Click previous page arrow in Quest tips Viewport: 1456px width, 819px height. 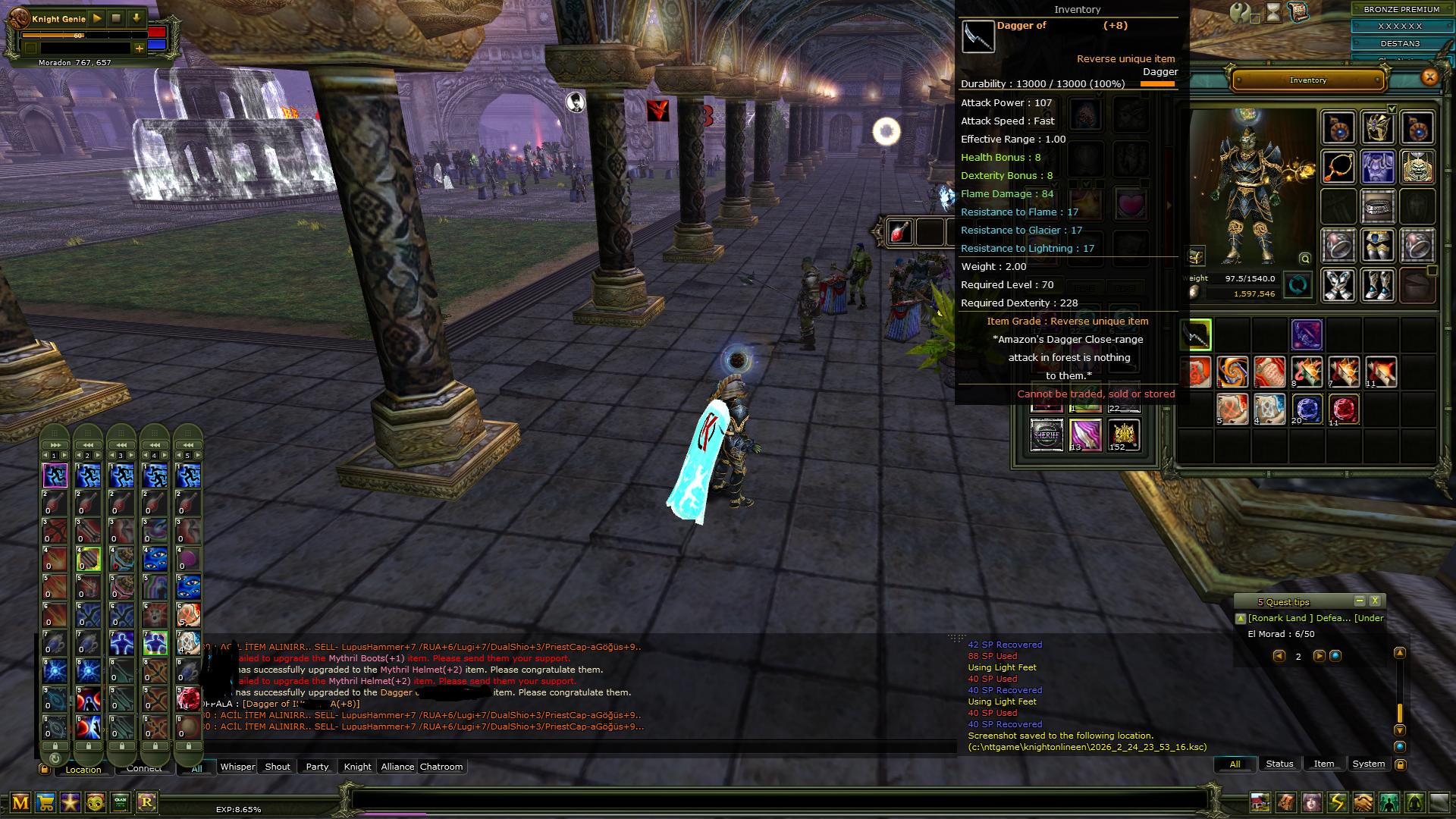(x=1279, y=657)
